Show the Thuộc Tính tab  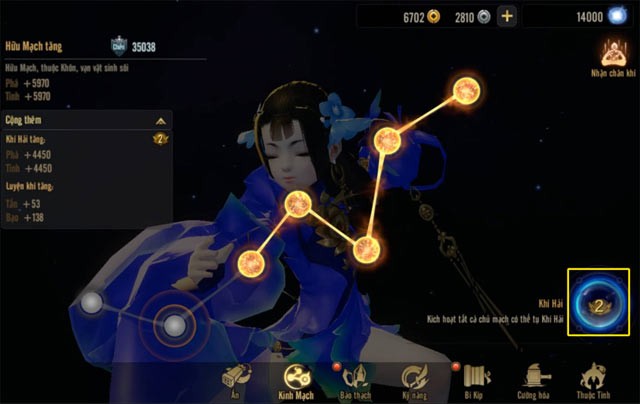click(x=594, y=379)
